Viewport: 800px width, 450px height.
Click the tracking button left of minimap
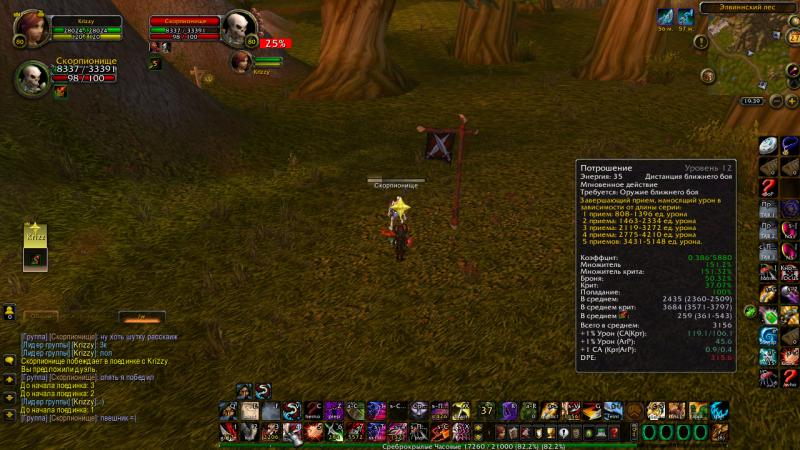coord(708,76)
